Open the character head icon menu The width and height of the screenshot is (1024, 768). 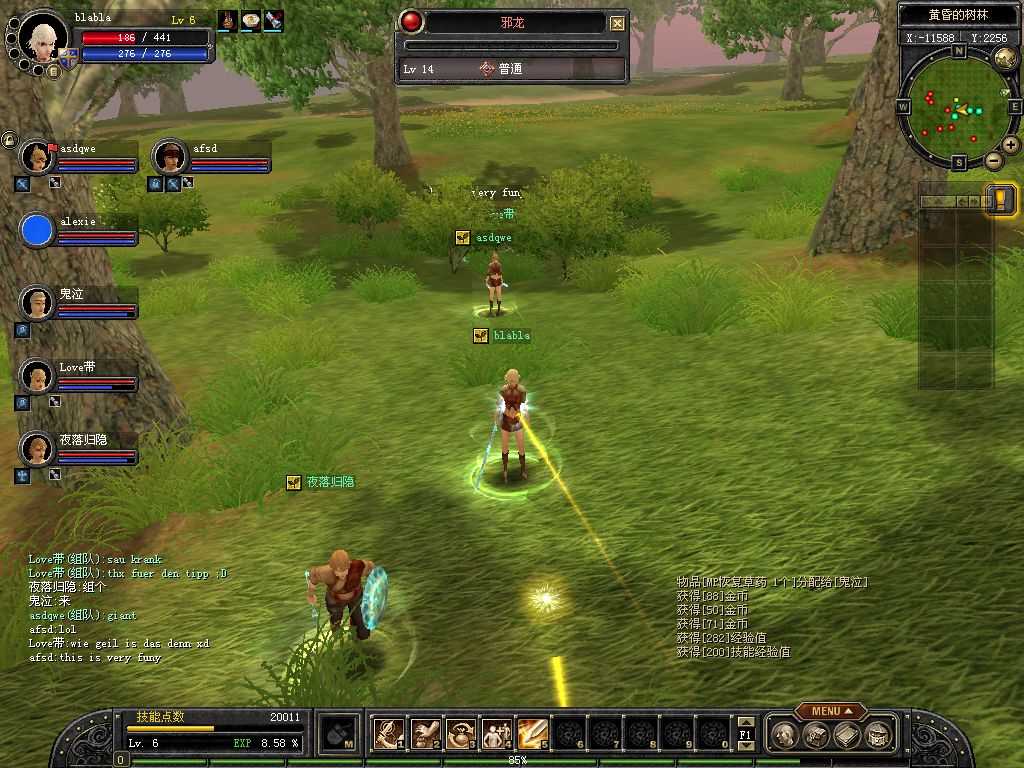click(x=787, y=735)
